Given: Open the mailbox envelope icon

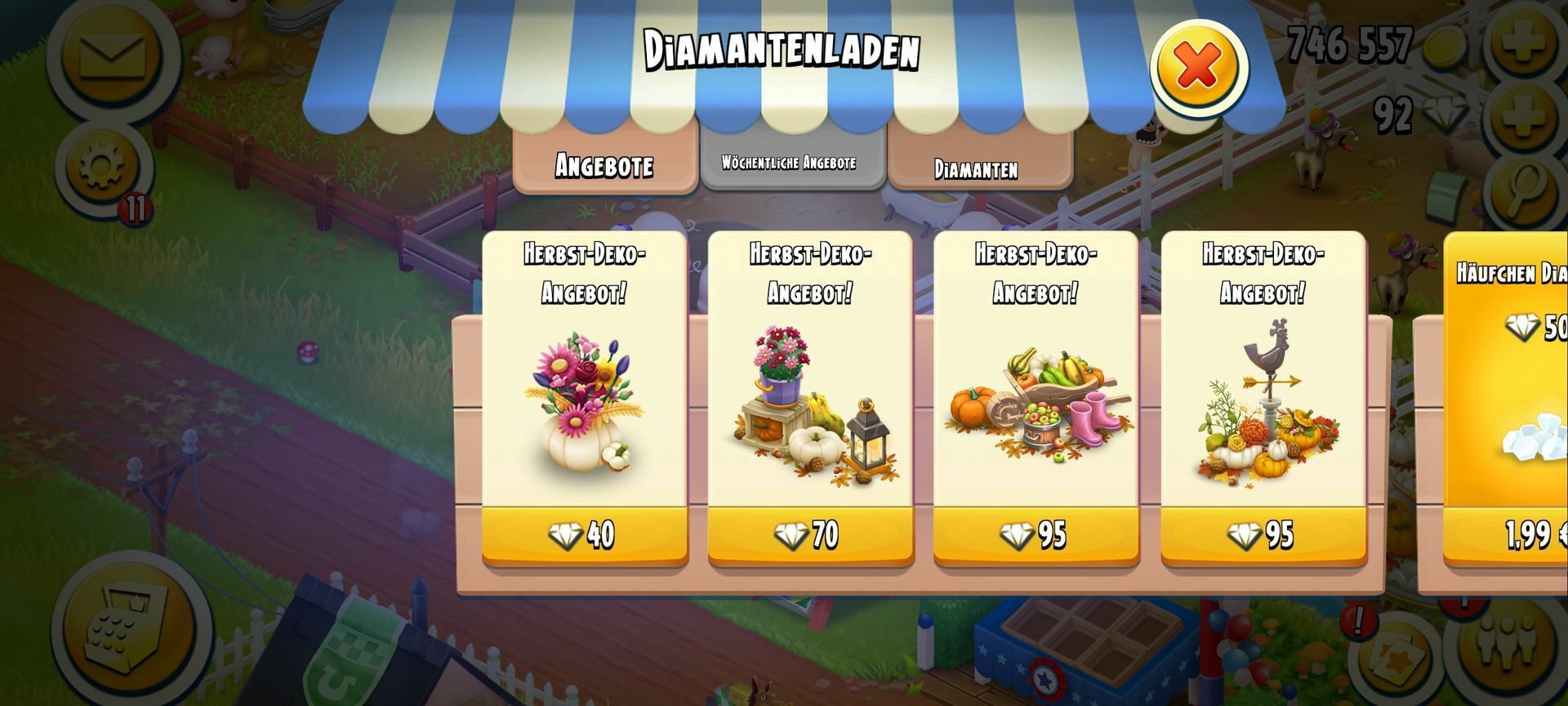Looking at the screenshot, I should click(112, 56).
